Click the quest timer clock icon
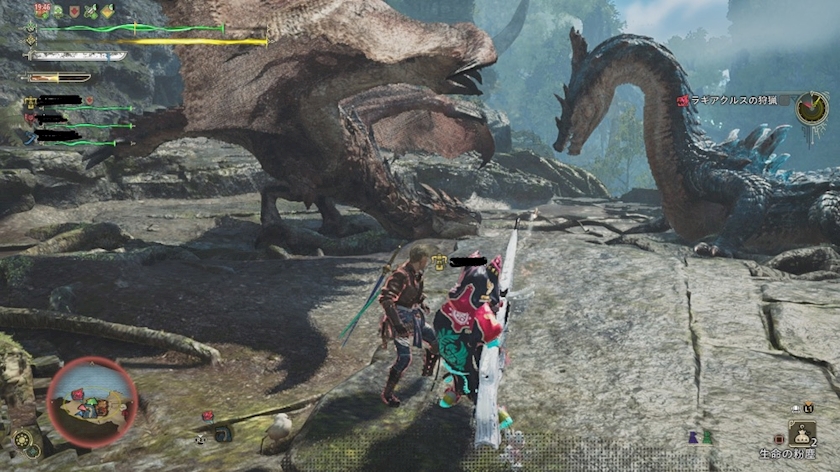Screen dimensions: 840x472 pos(811,106)
